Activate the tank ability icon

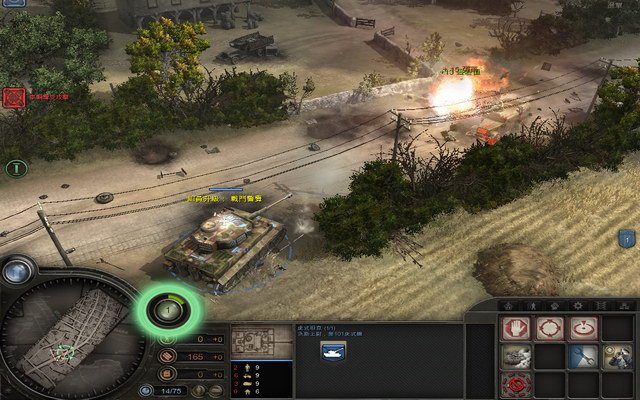click(516, 356)
